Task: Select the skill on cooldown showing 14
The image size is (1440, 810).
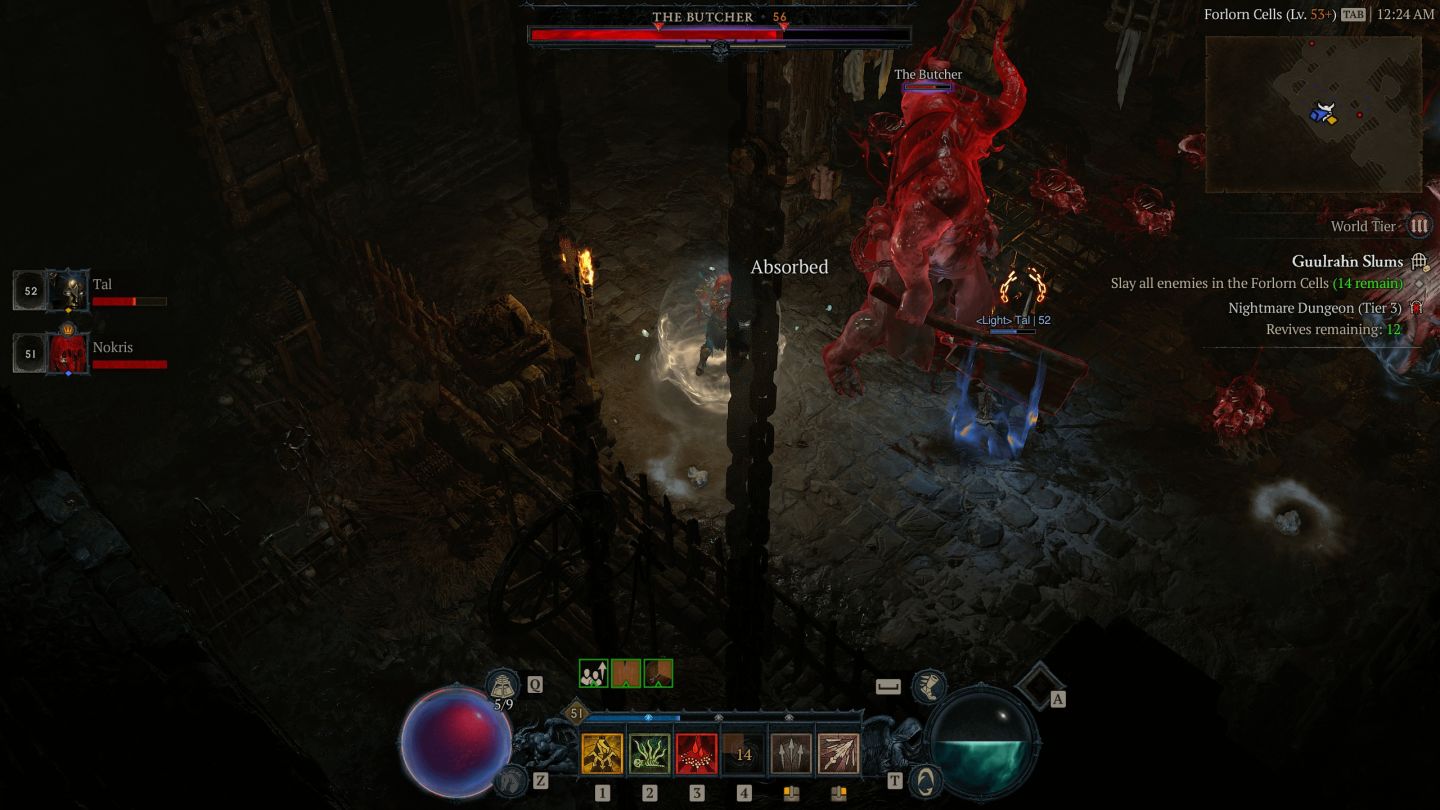Action: pos(744,755)
